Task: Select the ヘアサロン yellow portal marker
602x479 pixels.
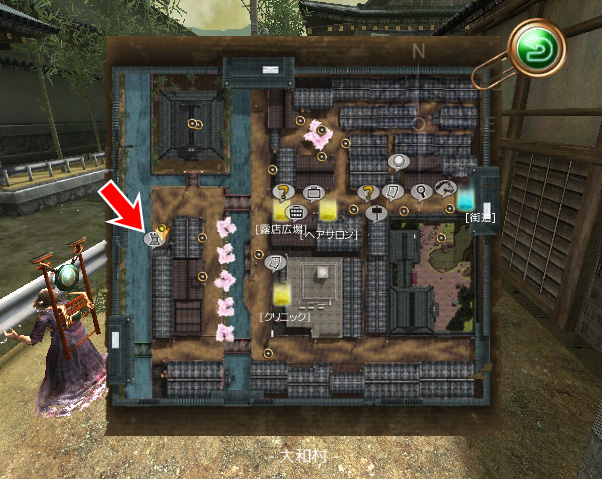Action: tap(328, 211)
